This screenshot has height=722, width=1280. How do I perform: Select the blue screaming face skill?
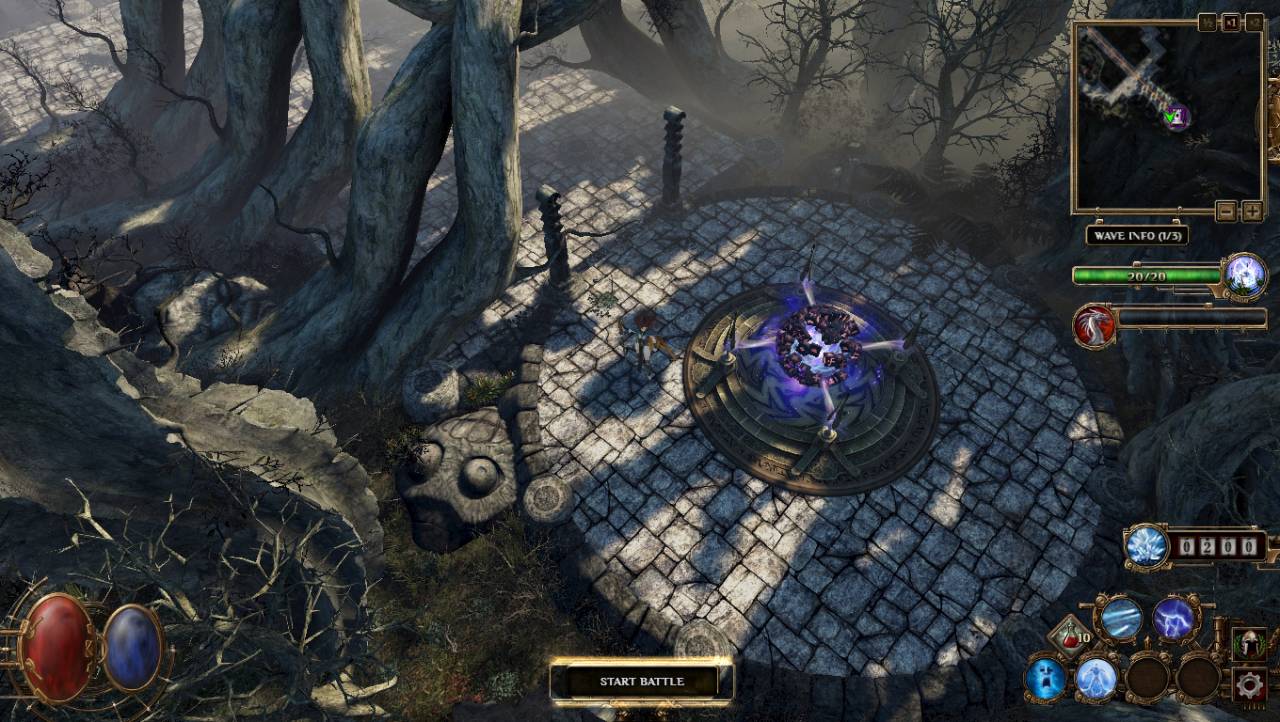point(1046,679)
